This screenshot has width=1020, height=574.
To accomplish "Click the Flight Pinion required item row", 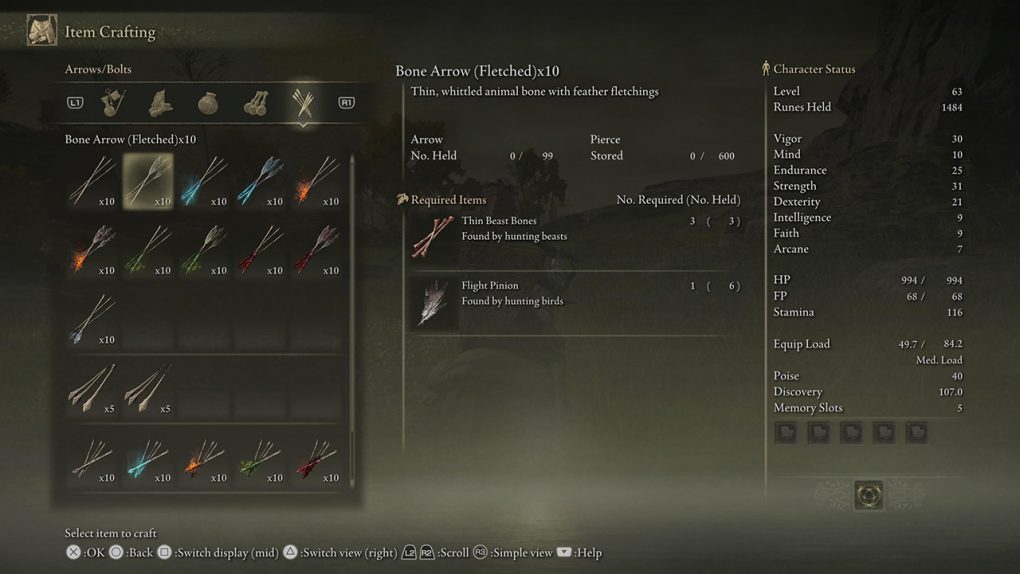I will pos(575,301).
